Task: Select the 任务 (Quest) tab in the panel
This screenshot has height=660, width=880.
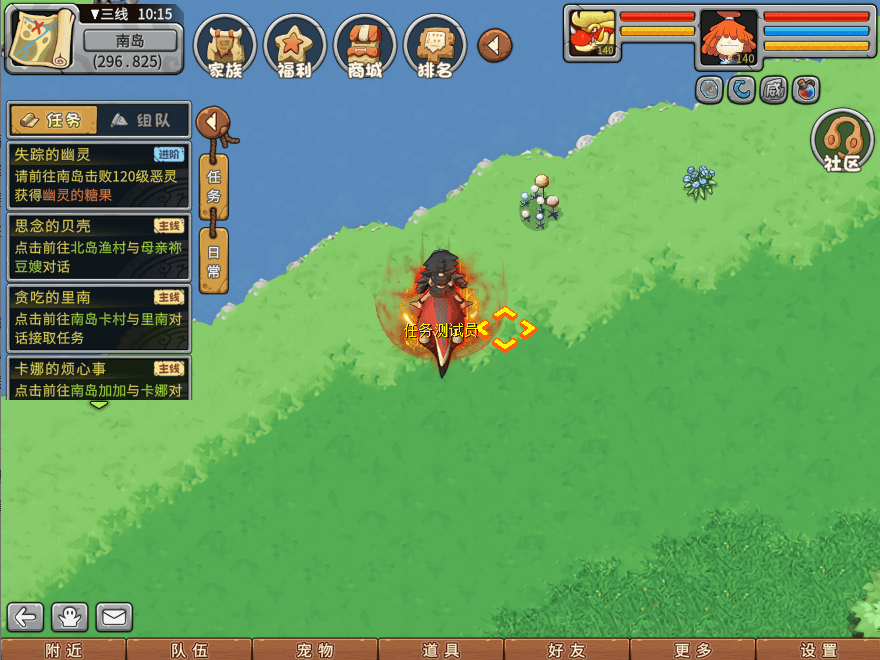Action: tap(53, 120)
